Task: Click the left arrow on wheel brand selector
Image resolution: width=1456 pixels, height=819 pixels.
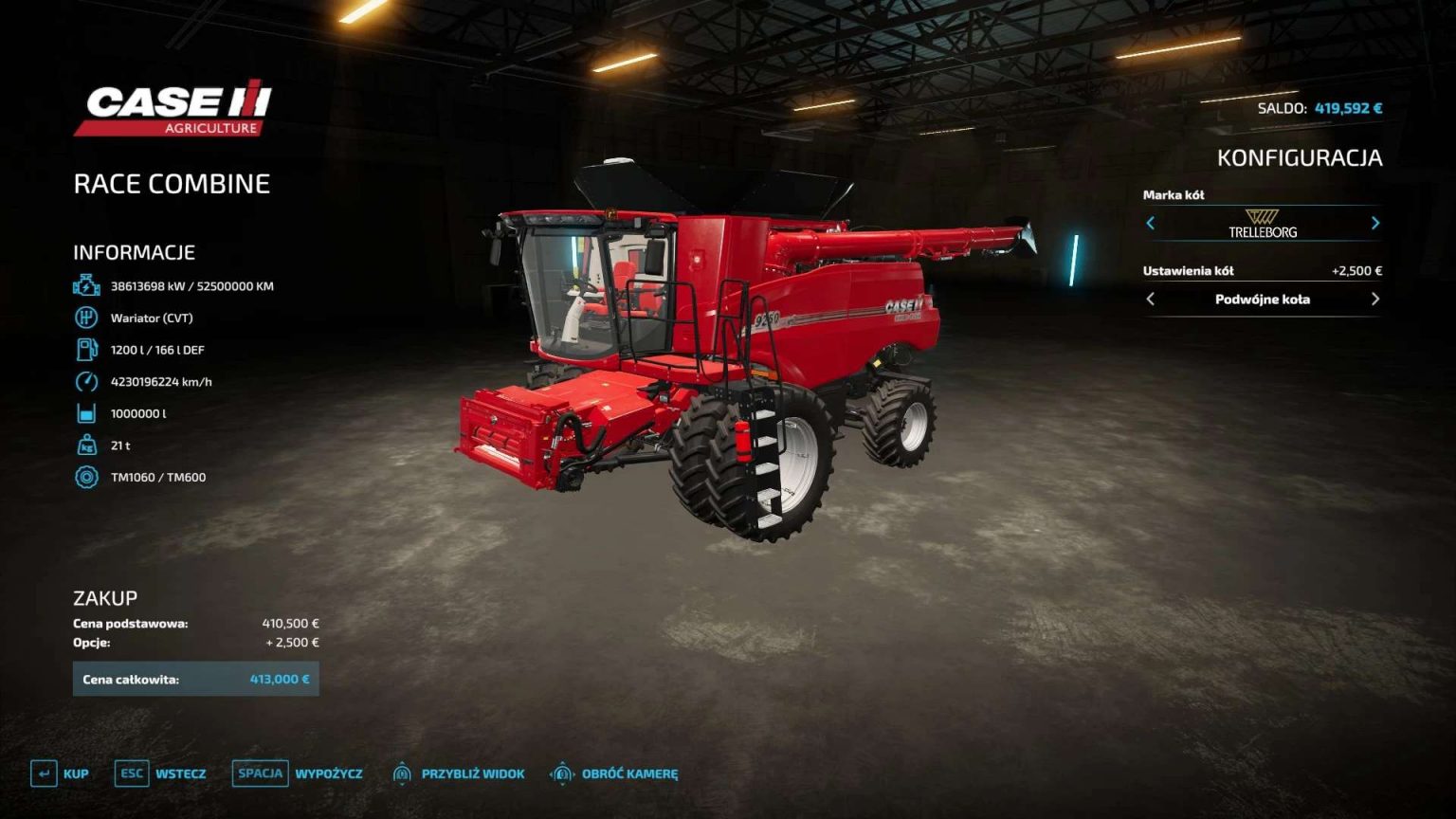Action: [x=1150, y=224]
